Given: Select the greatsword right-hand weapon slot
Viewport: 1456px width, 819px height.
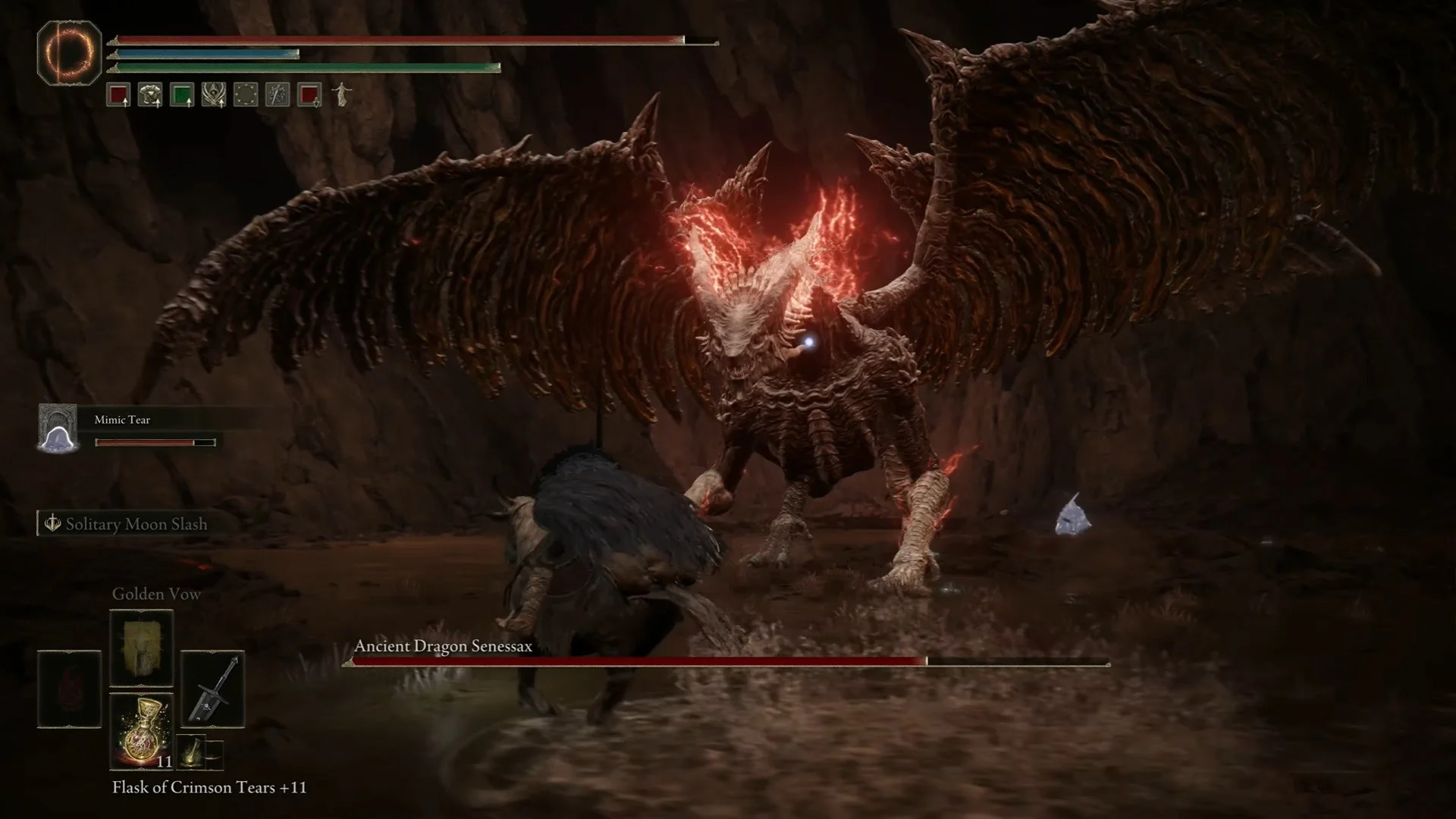Looking at the screenshot, I should click(x=212, y=689).
